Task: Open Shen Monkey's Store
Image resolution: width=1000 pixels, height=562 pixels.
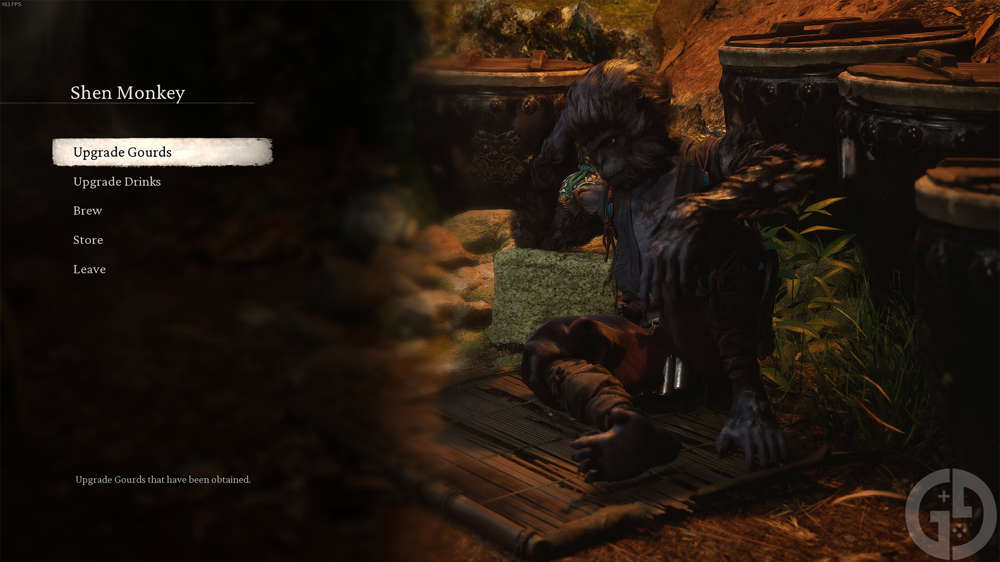Action: pyautogui.click(x=88, y=240)
